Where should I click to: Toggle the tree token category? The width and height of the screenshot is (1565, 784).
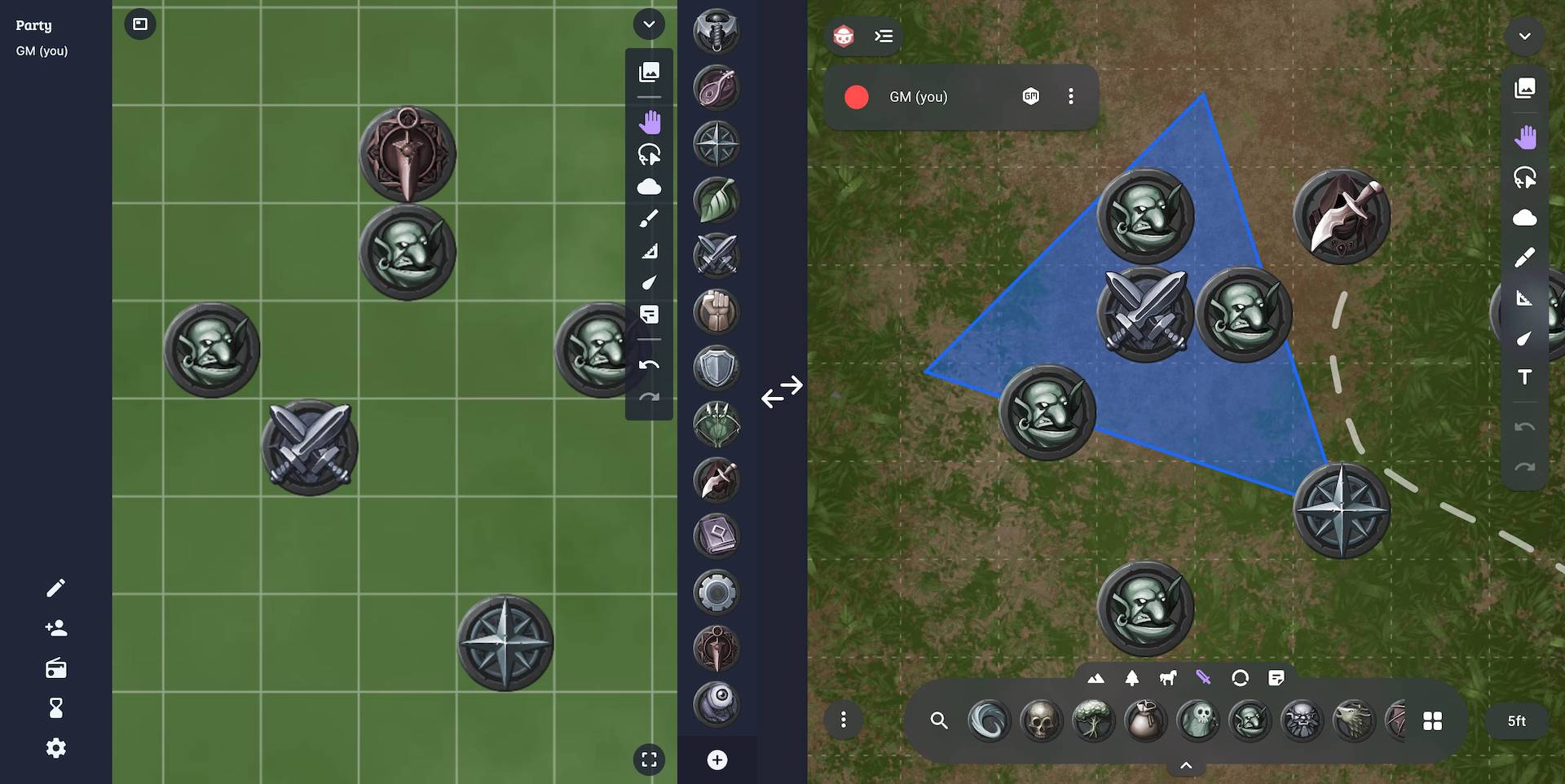pos(1132,677)
